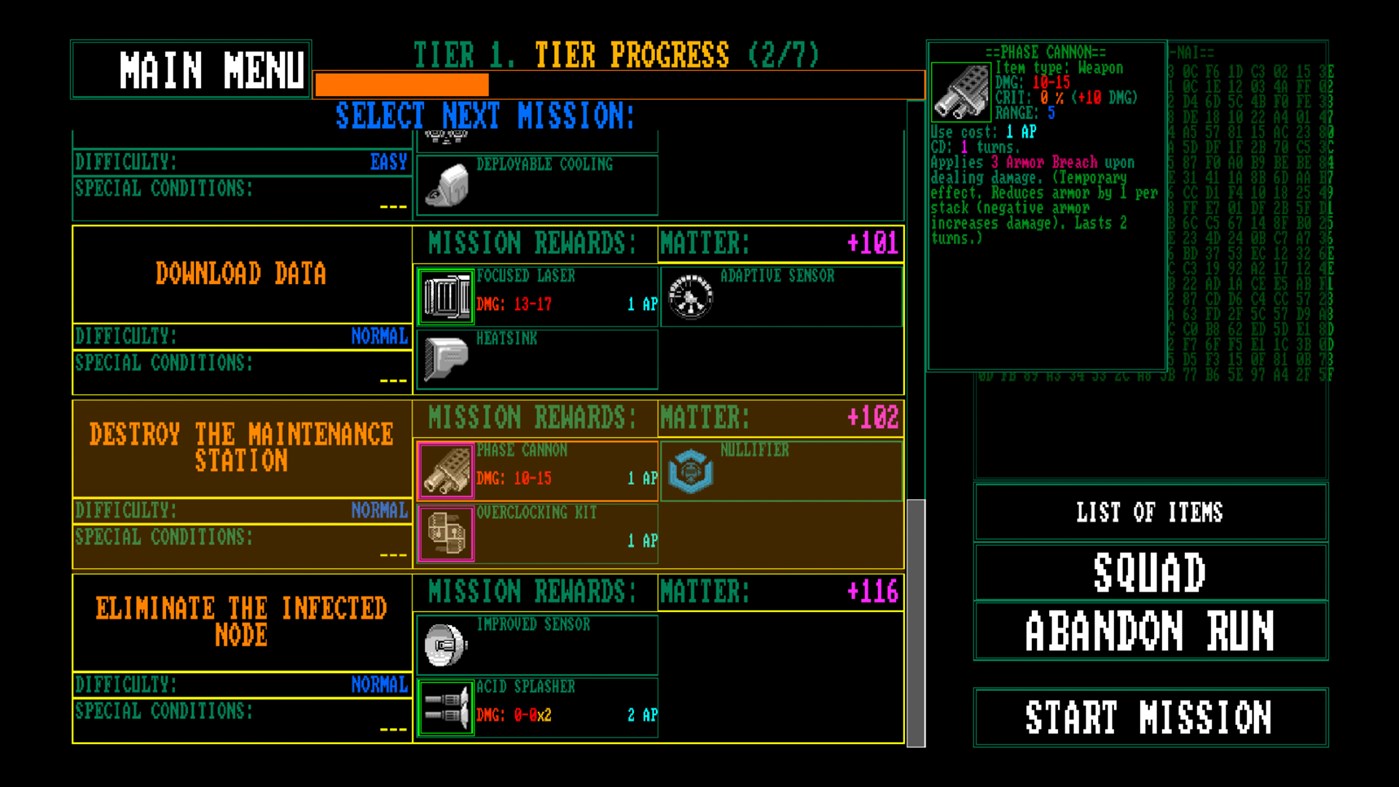Select the Heatsink reward icon
Viewport: 1399px width, 787px height.
pos(445,355)
